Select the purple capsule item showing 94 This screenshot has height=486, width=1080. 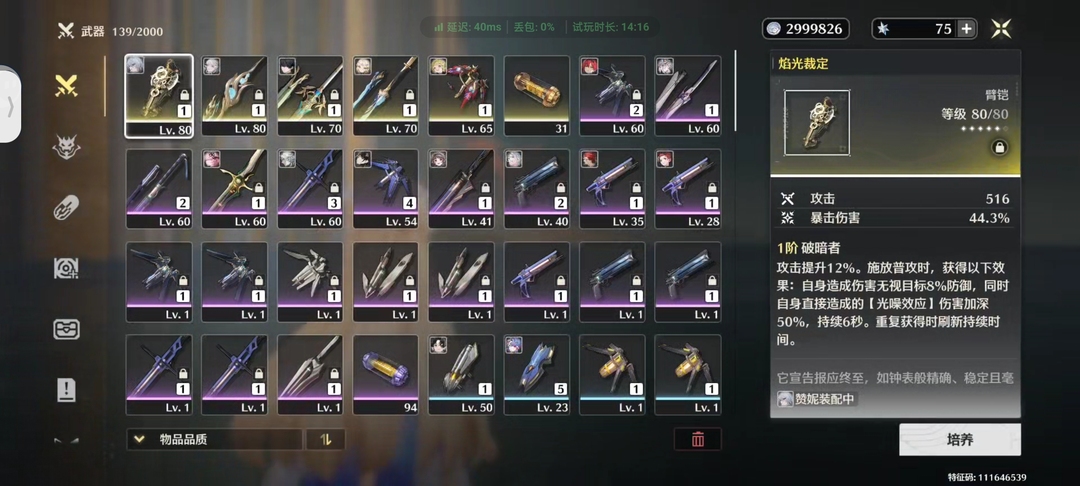point(386,375)
